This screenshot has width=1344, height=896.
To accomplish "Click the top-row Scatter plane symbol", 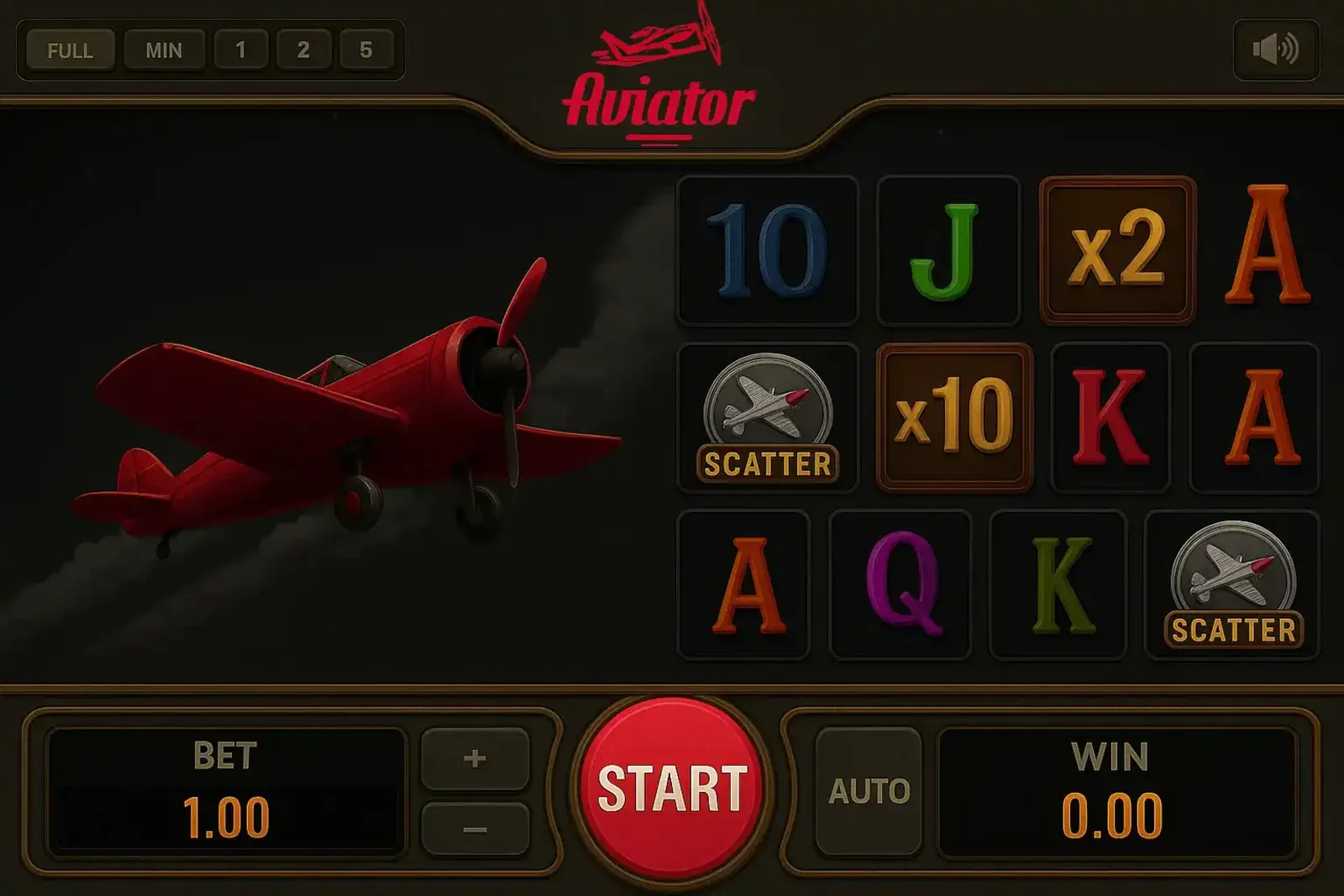I will click(769, 416).
